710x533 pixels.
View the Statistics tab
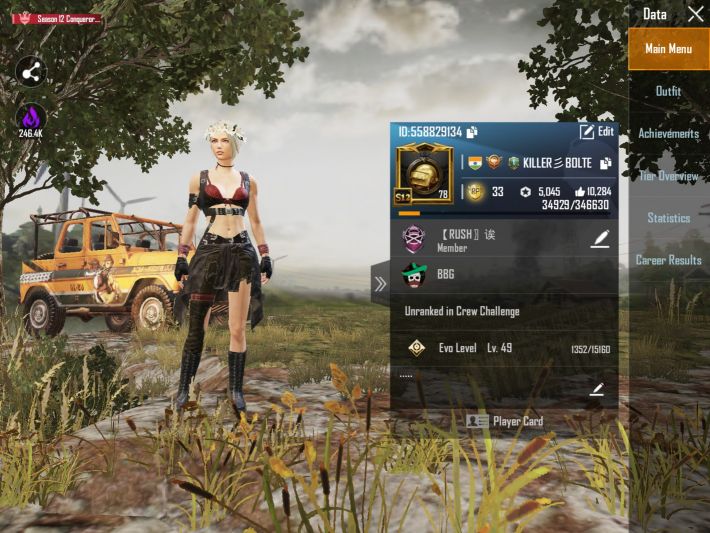click(x=668, y=218)
